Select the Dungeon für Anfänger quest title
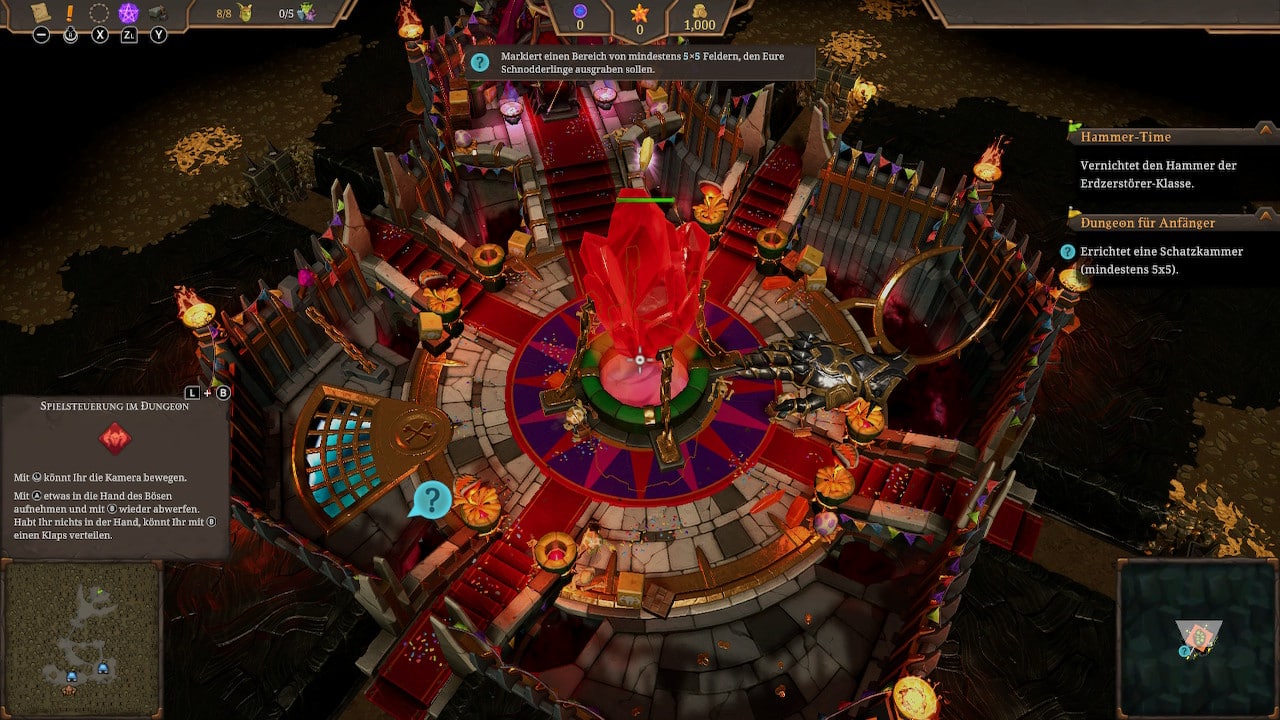This screenshot has height=720, width=1280. pos(1146,222)
